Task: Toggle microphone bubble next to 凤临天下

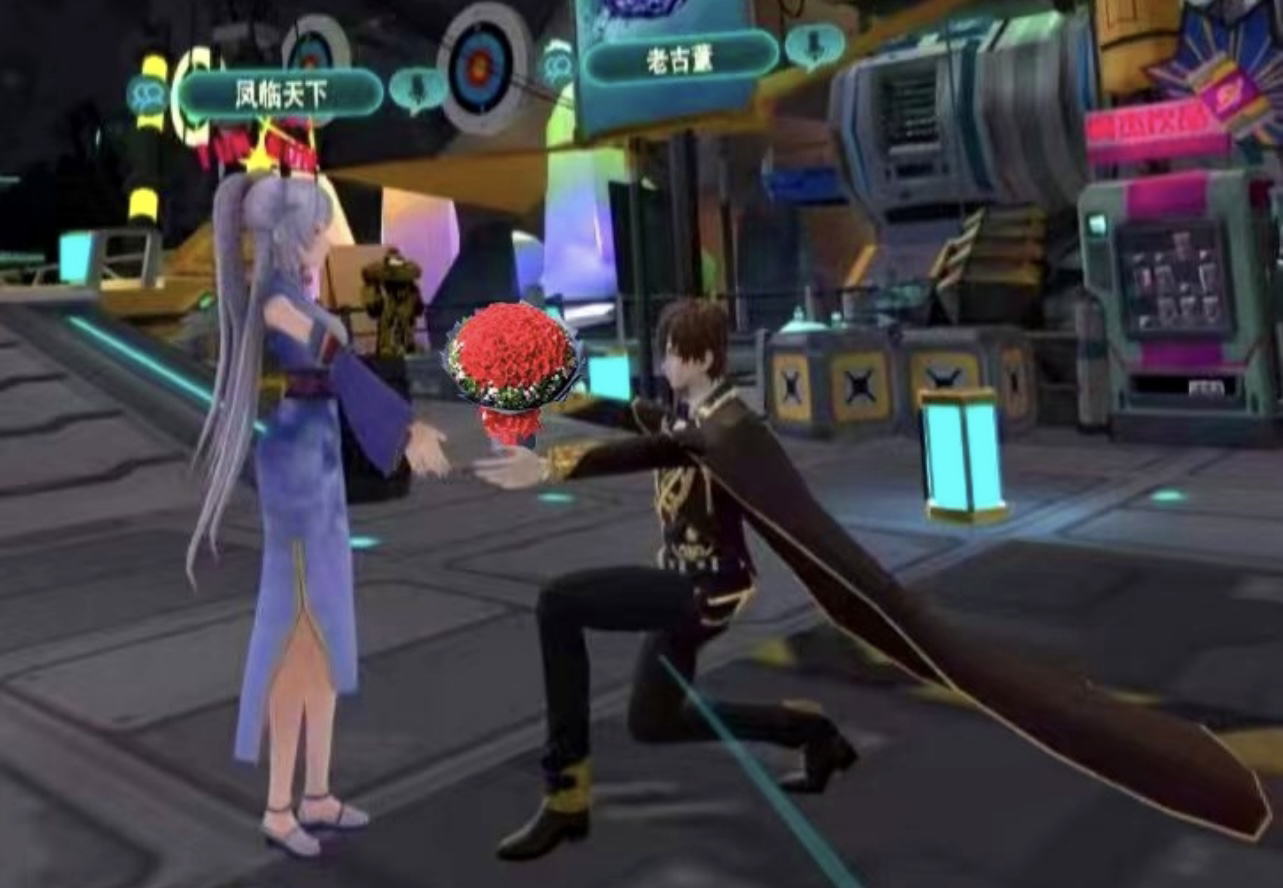Action: pyautogui.click(x=417, y=89)
